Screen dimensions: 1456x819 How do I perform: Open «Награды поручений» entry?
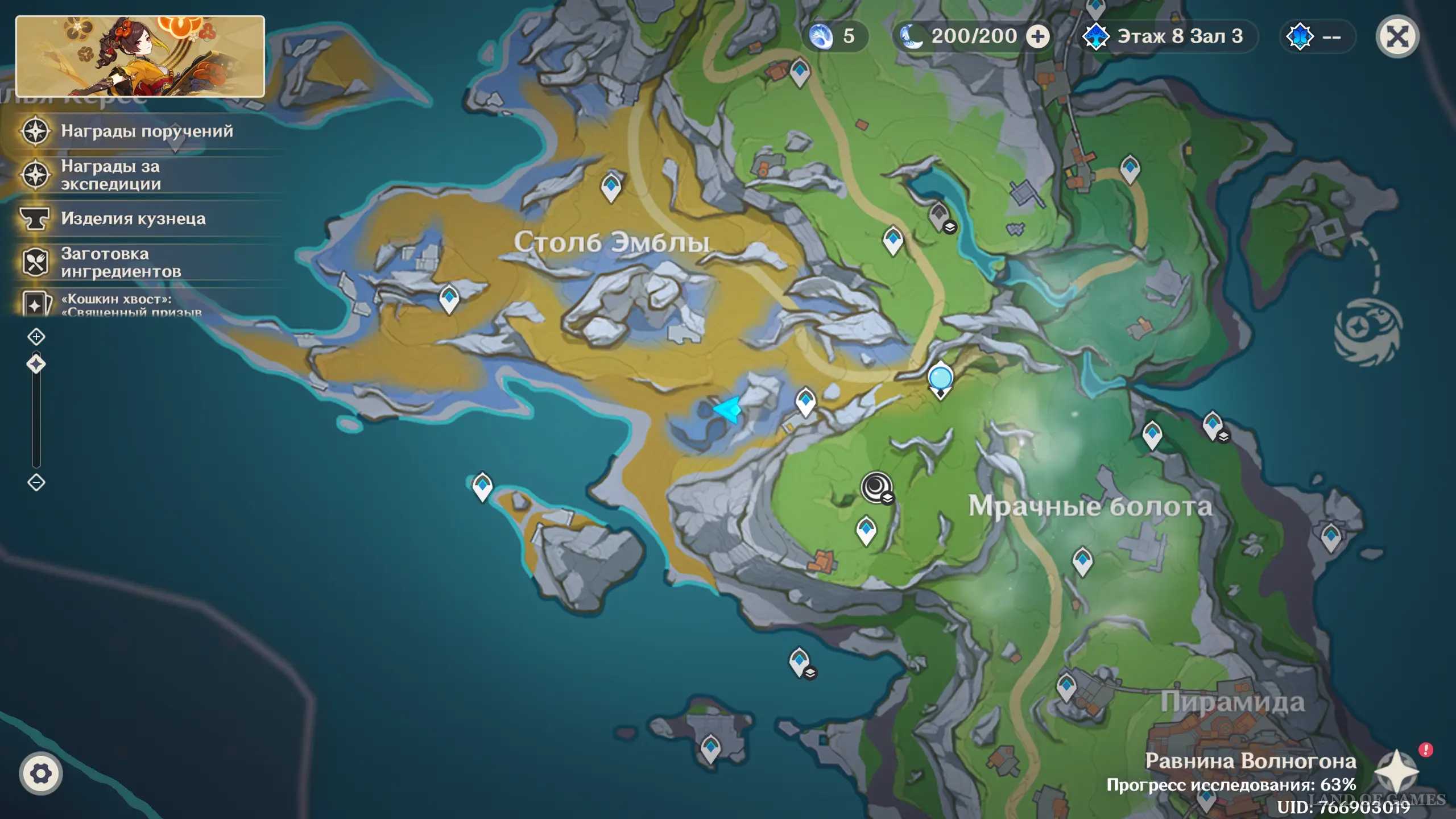(x=147, y=131)
